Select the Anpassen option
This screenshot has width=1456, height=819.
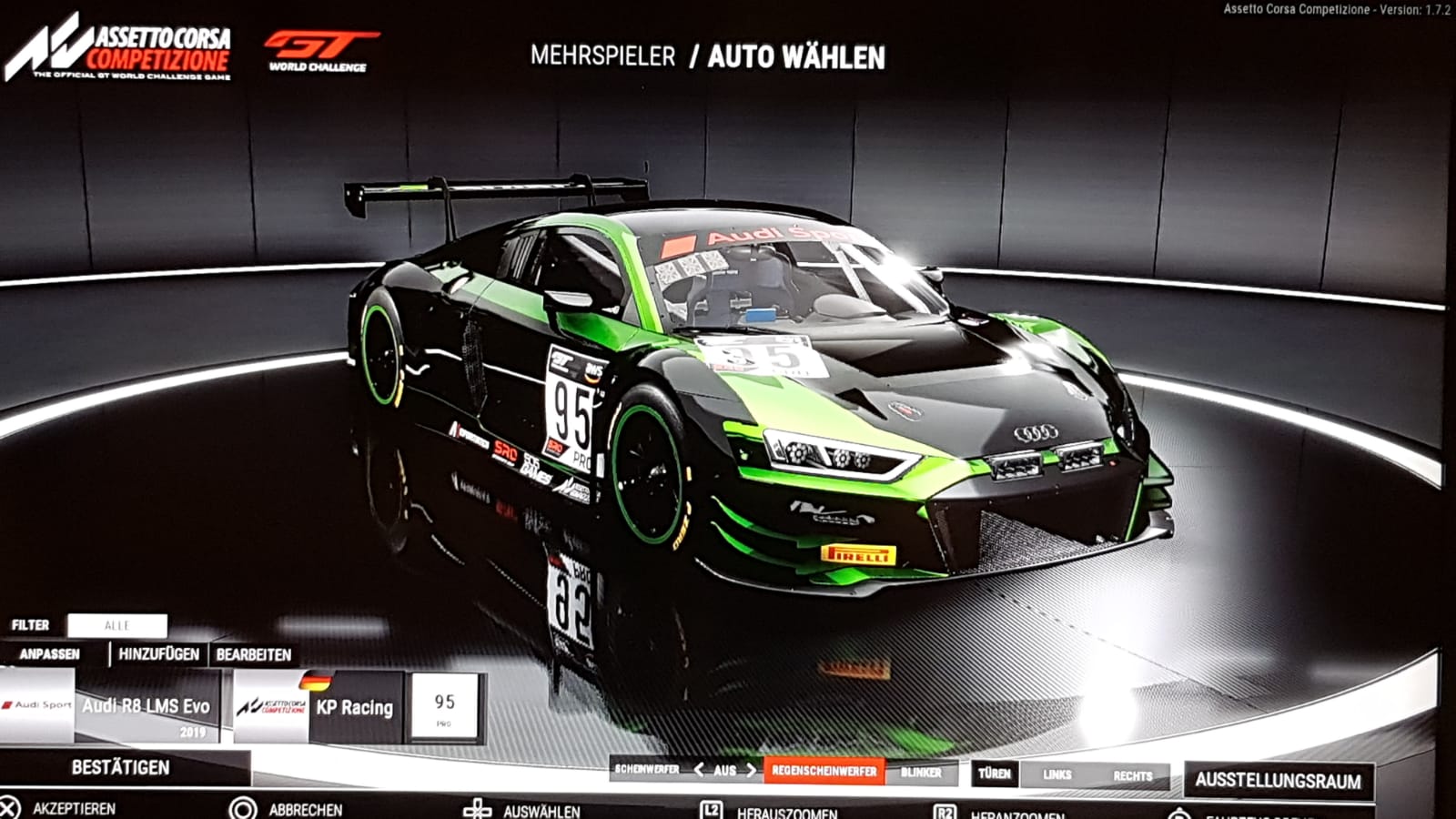[50, 654]
